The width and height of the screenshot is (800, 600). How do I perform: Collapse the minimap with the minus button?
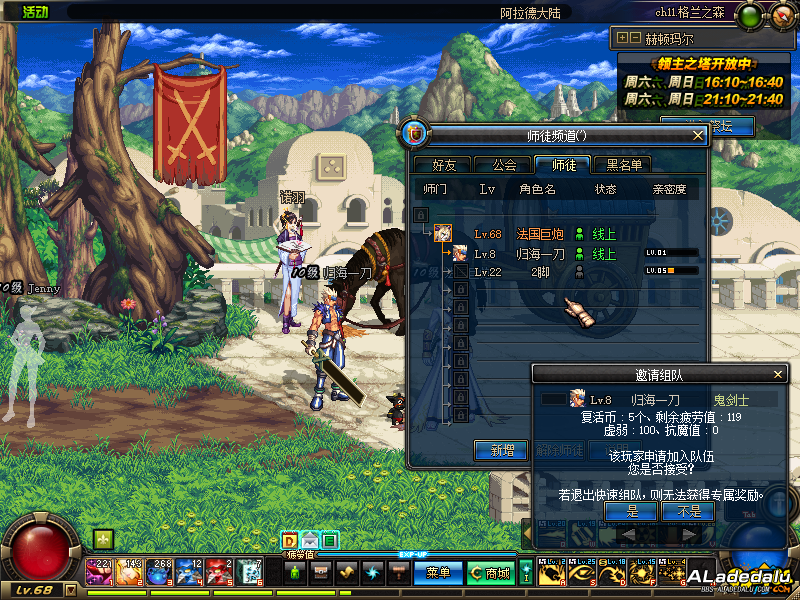(x=636, y=38)
